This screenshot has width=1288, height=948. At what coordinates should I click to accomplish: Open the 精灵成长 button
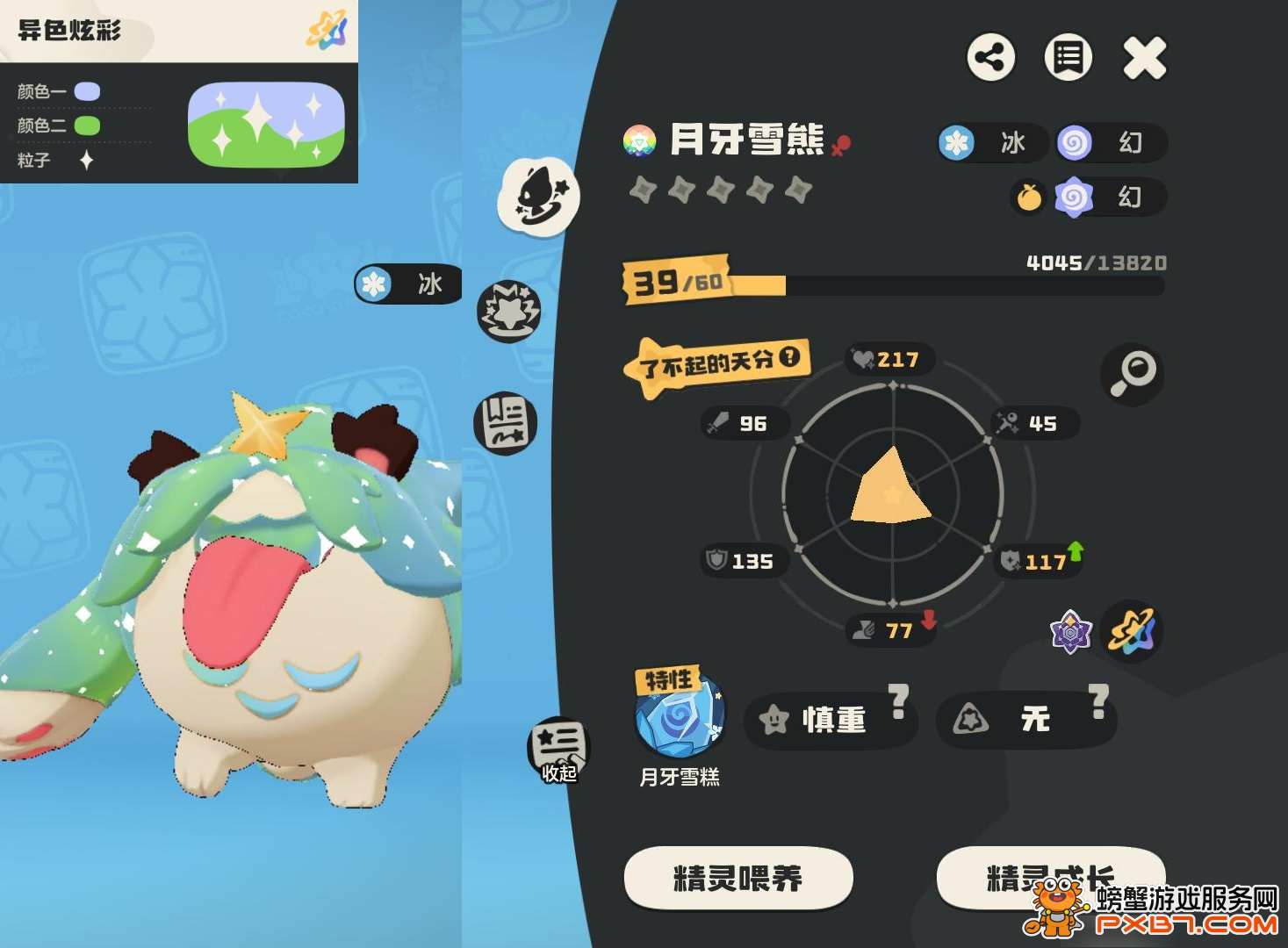pyautogui.click(x=1050, y=876)
